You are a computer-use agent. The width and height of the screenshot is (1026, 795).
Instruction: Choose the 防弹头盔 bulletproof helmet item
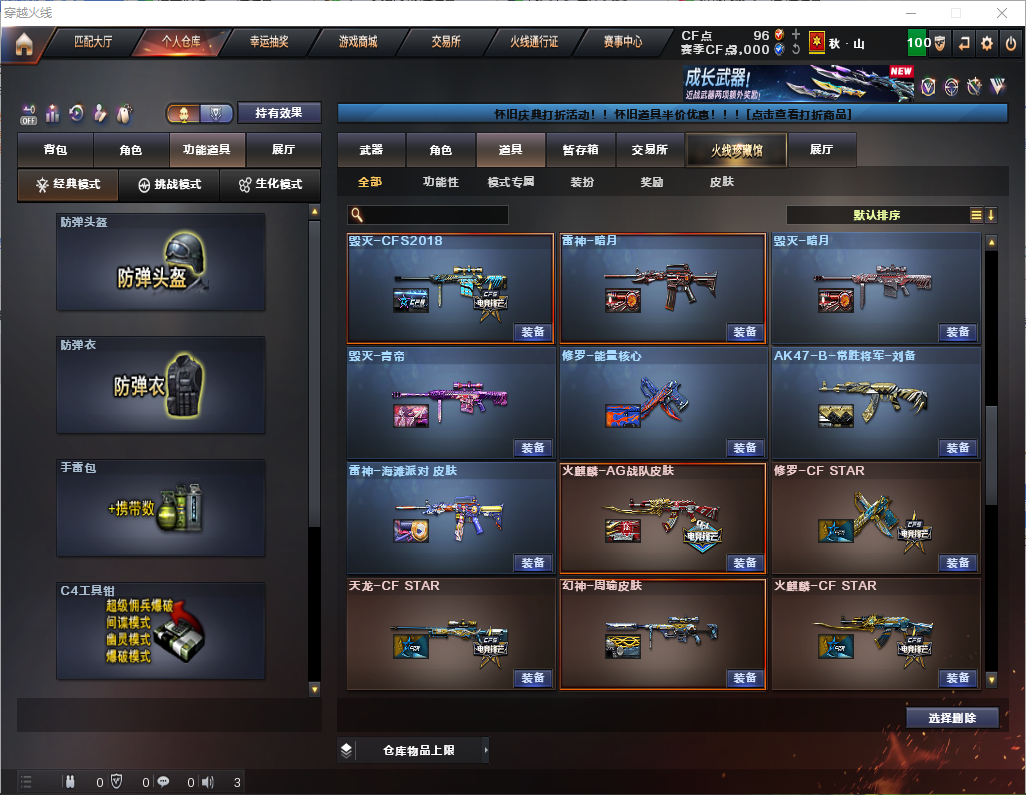point(161,262)
